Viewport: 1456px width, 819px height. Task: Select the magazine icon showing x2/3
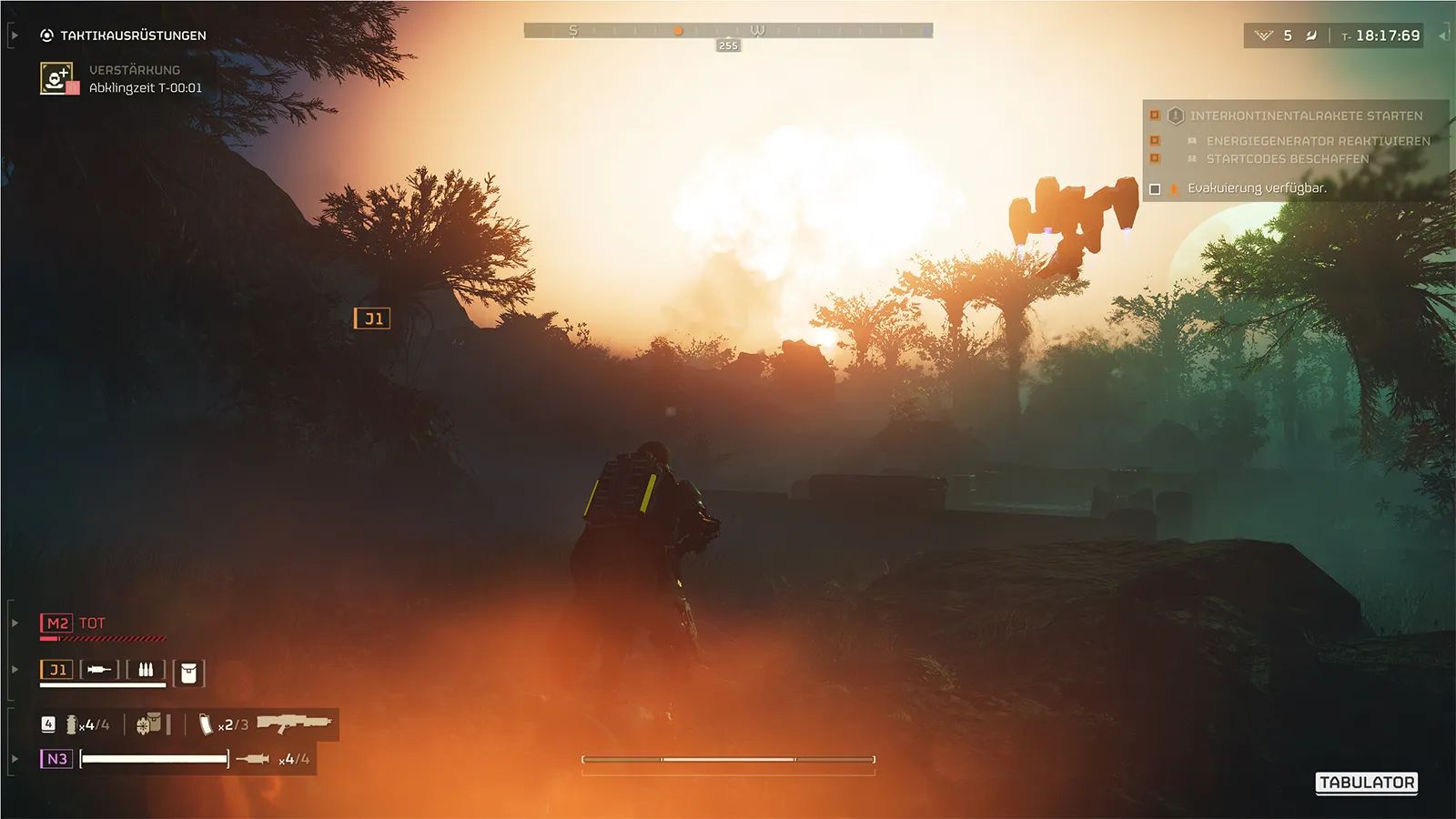[x=206, y=726]
